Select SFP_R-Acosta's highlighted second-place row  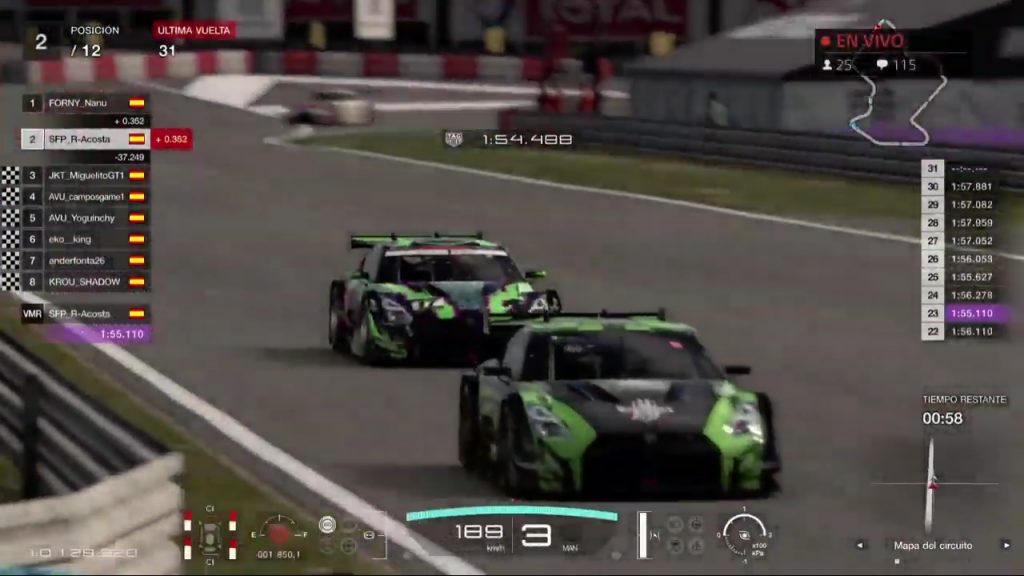[x=85, y=139]
